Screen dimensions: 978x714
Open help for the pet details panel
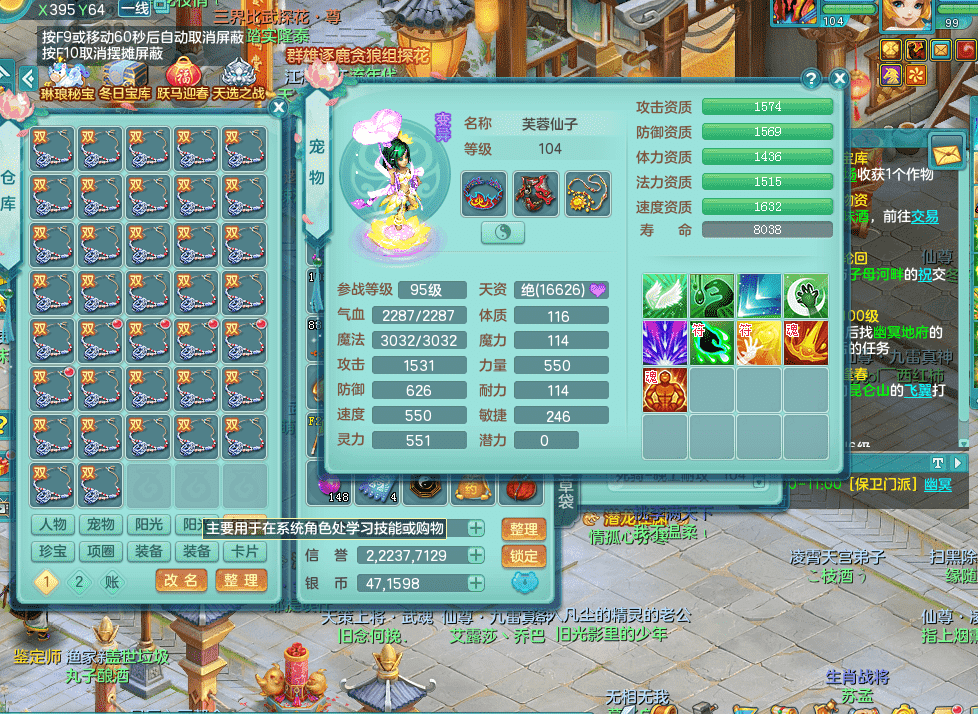(811, 79)
